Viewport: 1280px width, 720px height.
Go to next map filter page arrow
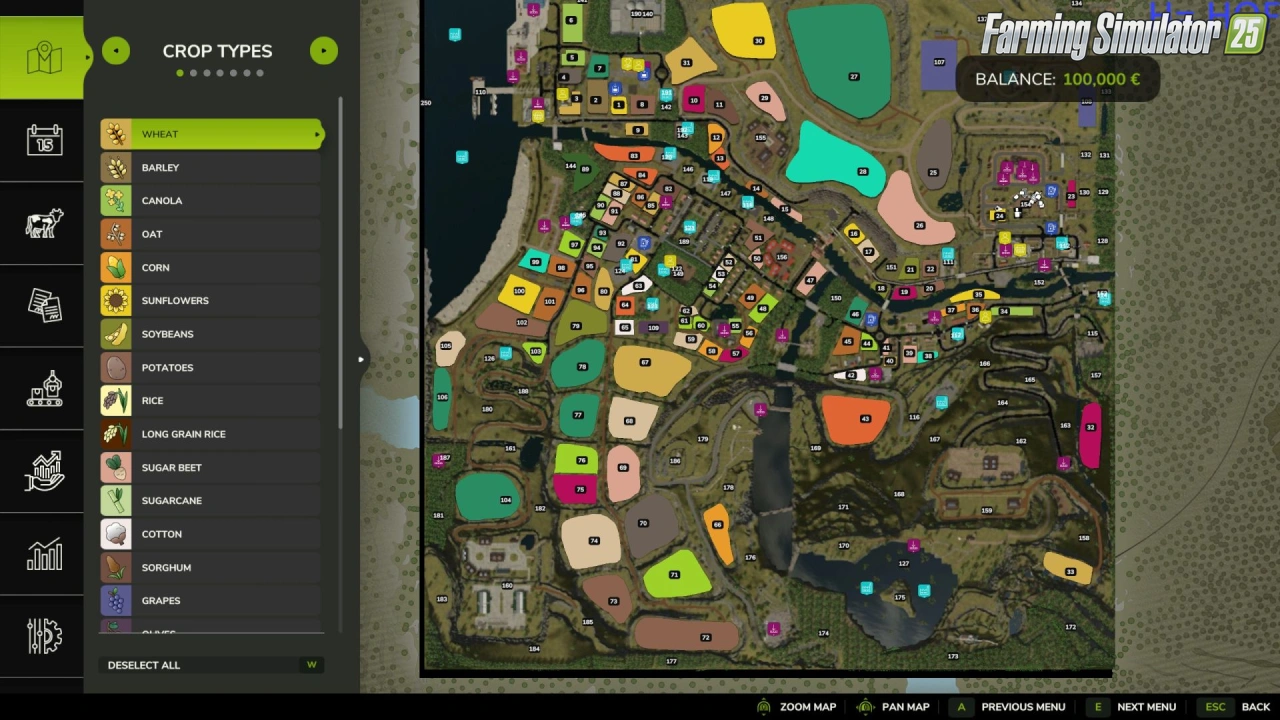tap(324, 51)
